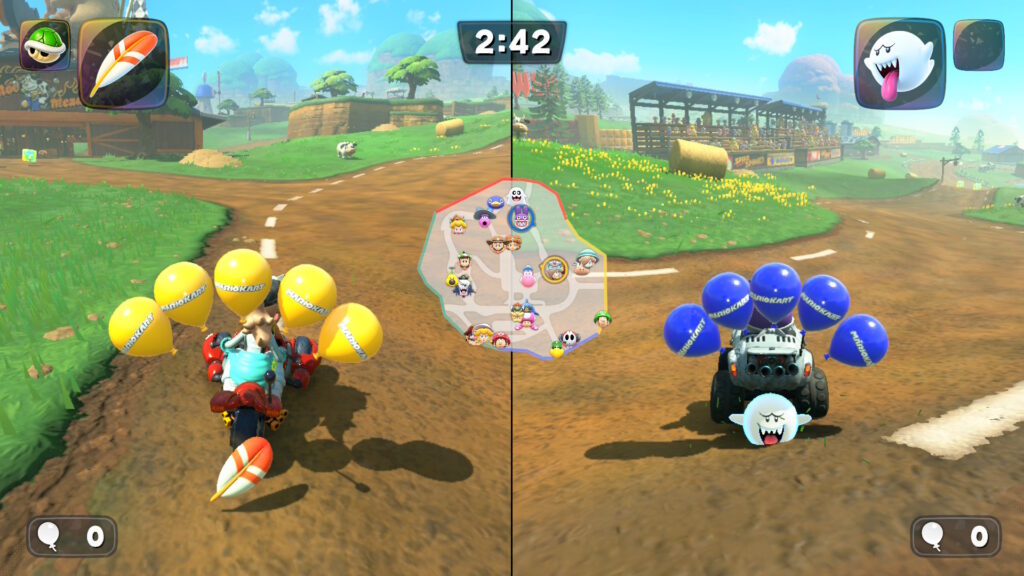Pick the red Shy Guy minimap marker
Viewport: 1024px width, 576px height.
point(569,340)
